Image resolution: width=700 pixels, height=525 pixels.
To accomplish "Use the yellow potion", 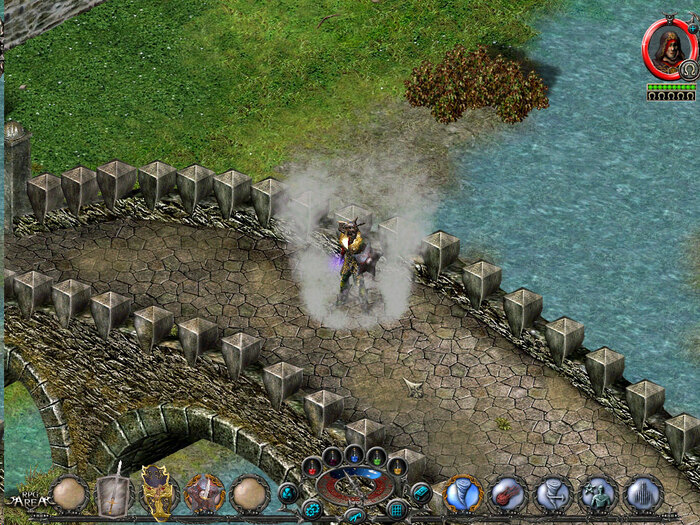I will click(398, 467).
